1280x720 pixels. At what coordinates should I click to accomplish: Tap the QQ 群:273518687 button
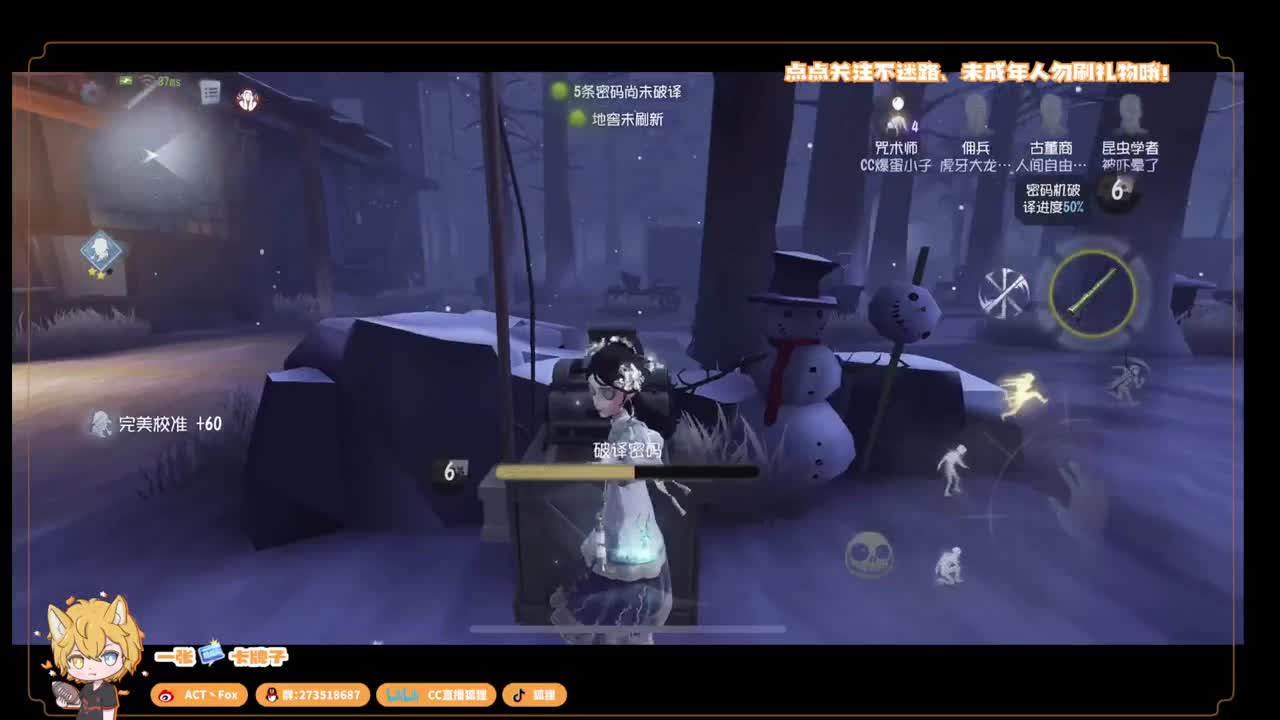click(313, 695)
